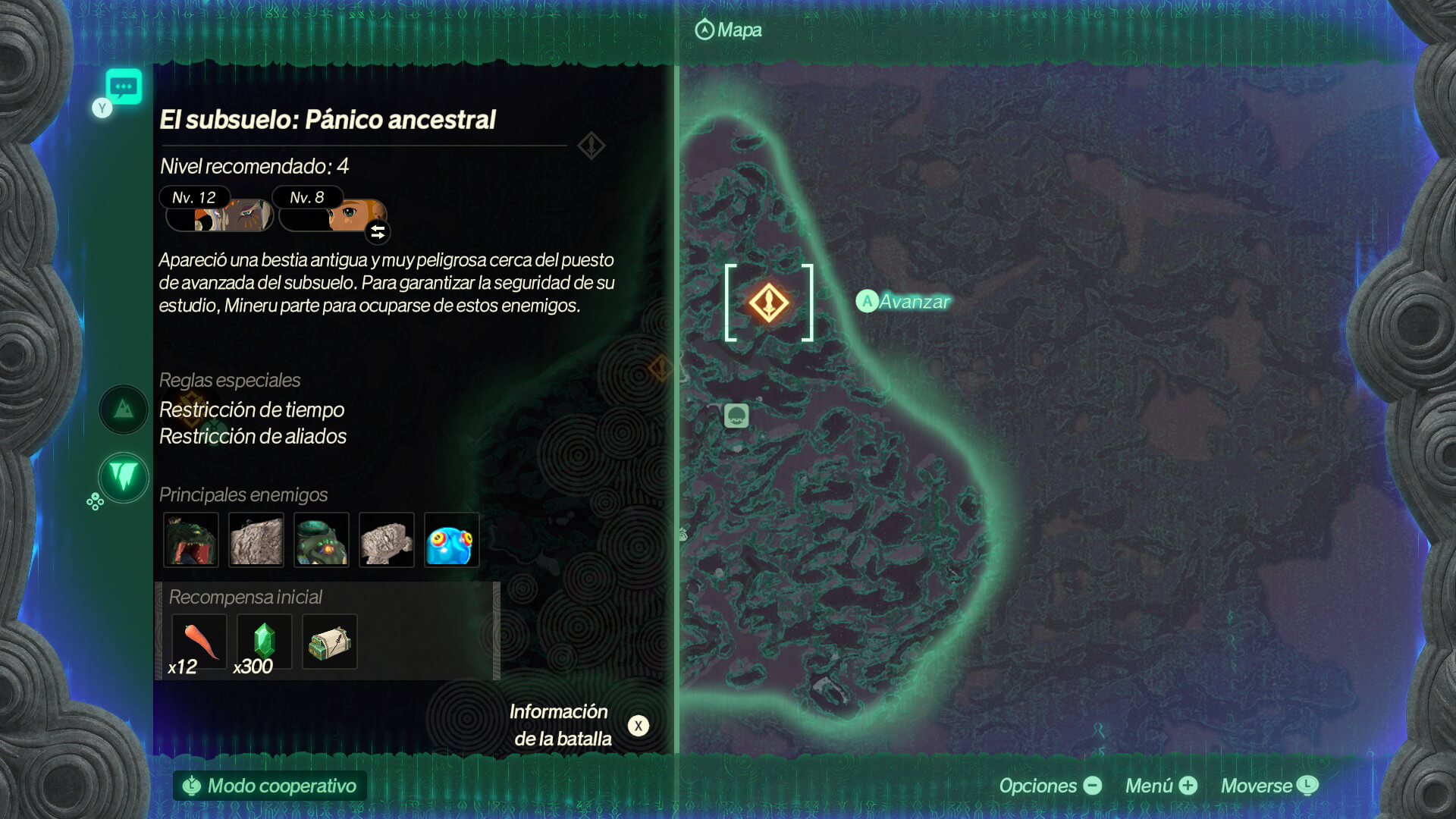Select the mountain surface layer icon
Screen dimensions: 1456x819
tap(124, 409)
